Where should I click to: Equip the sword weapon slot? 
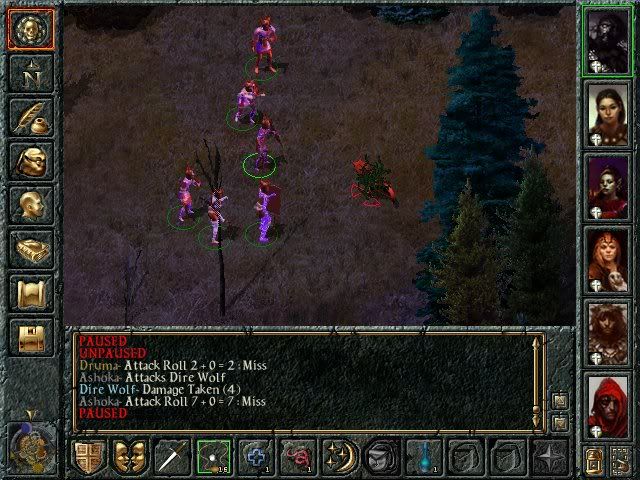click(172, 457)
